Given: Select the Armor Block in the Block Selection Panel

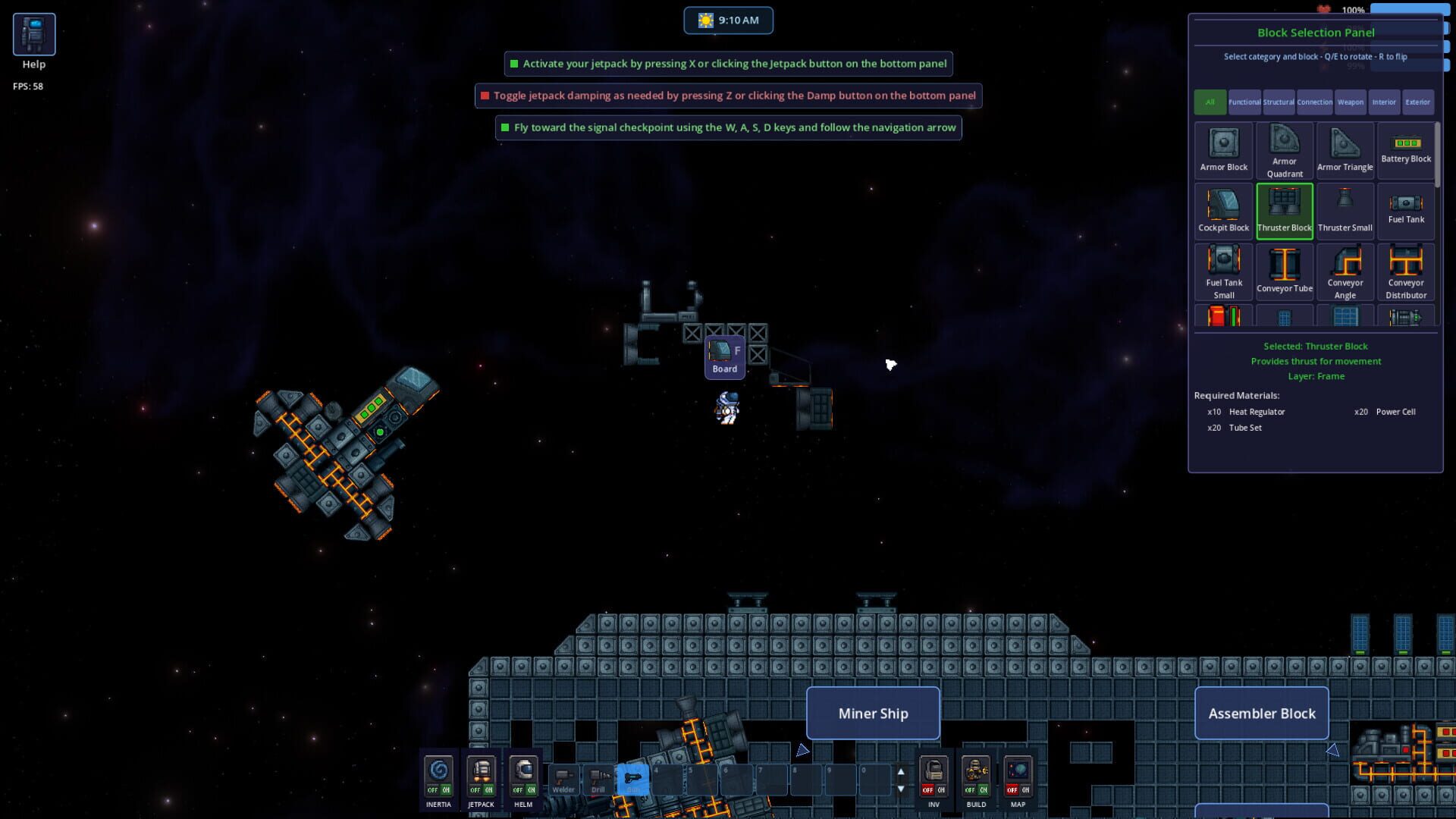Looking at the screenshot, I should click(1223, 148).
